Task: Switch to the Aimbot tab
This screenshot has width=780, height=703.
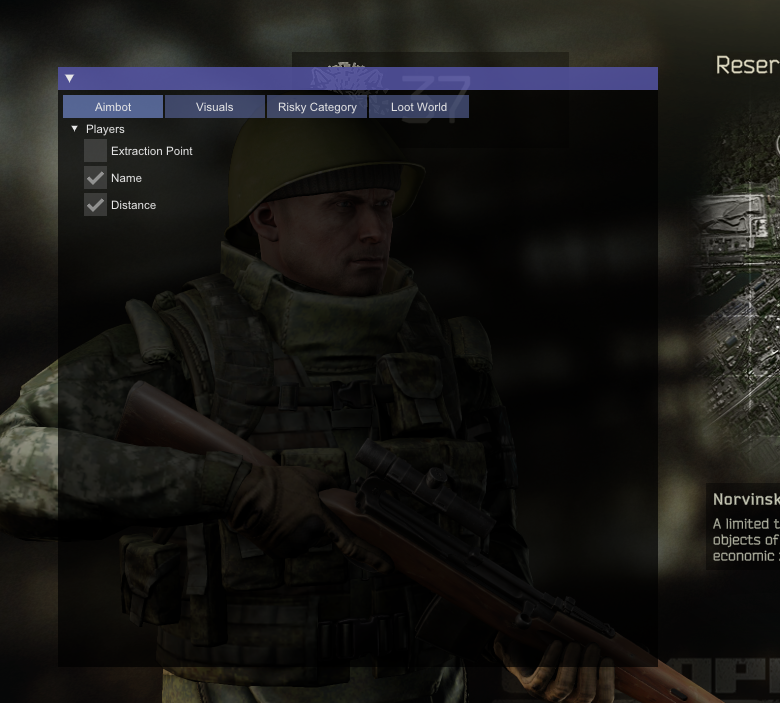Action: [113, 107]
